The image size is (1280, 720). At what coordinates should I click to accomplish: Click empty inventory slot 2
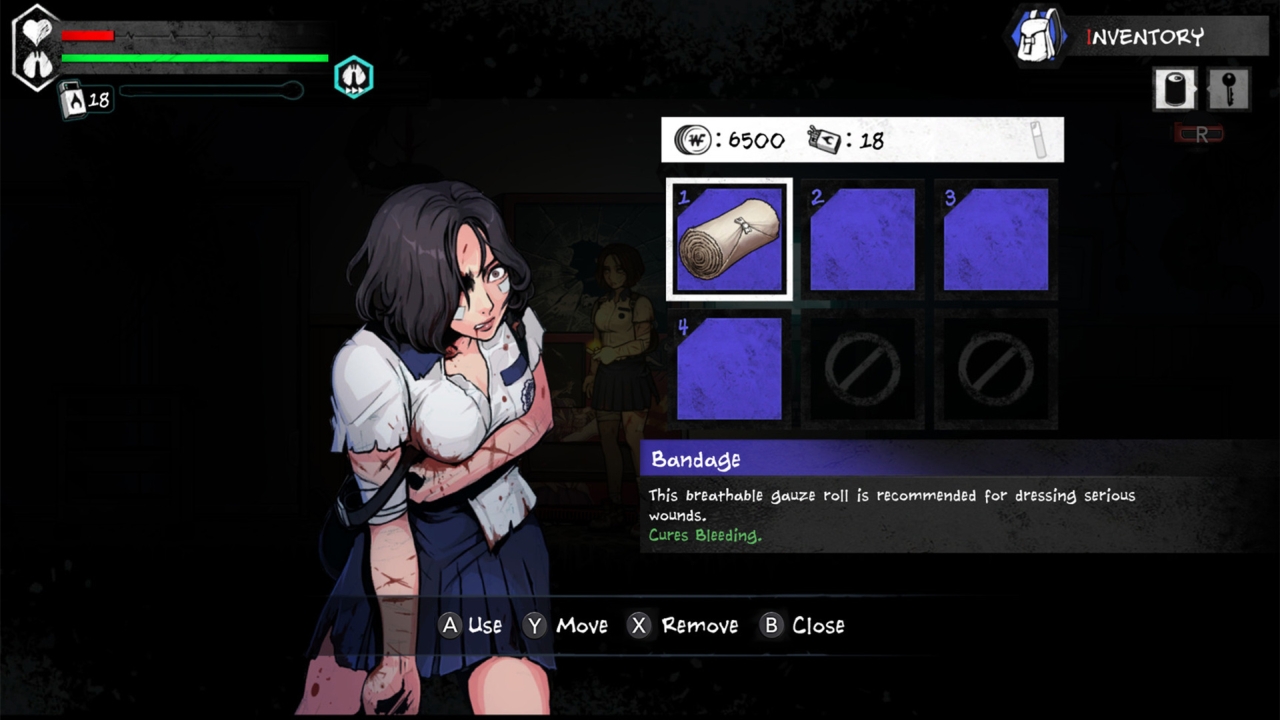[x=861, y=238]
